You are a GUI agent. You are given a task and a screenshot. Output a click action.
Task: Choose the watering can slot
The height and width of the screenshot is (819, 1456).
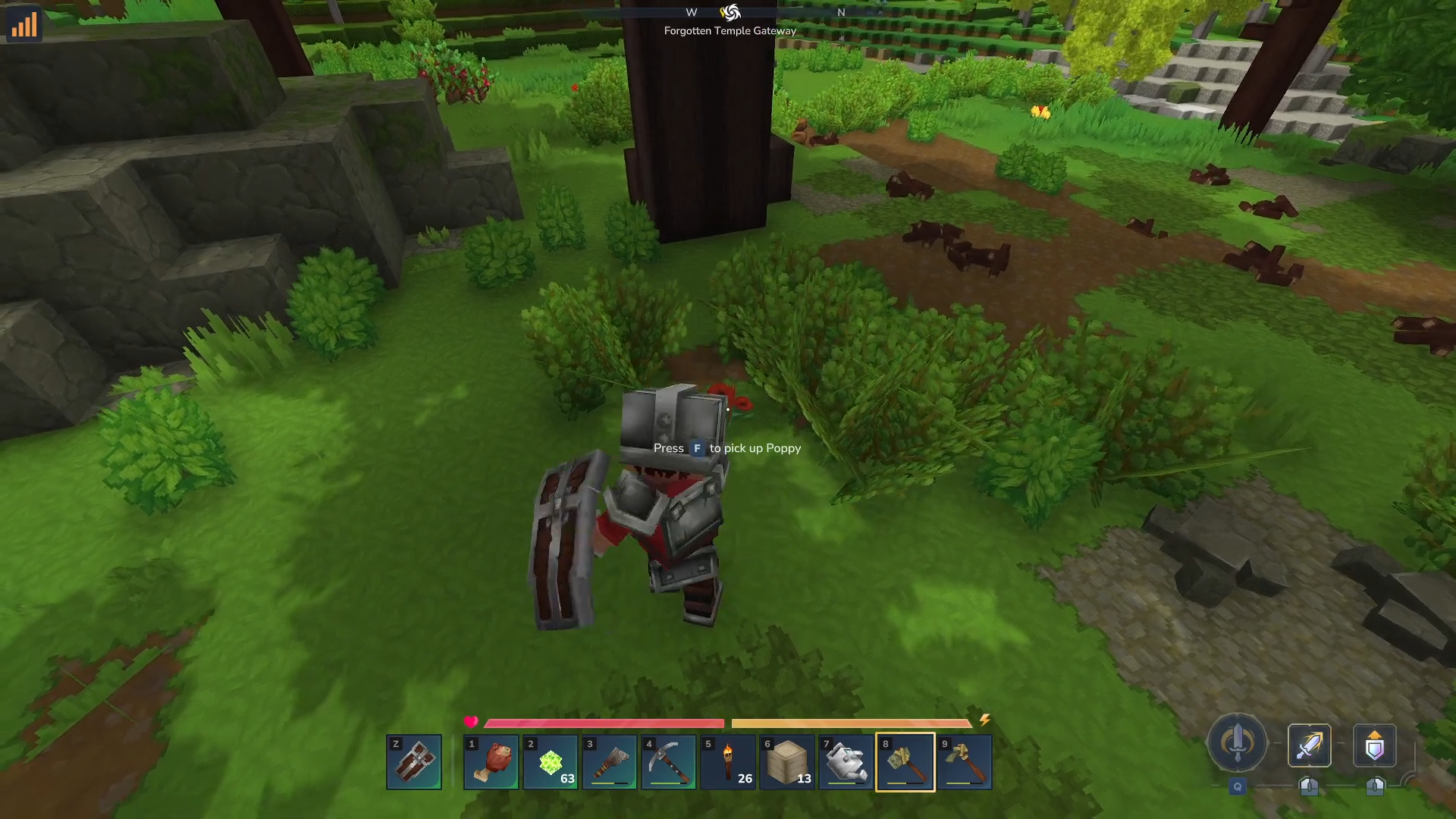846,761
